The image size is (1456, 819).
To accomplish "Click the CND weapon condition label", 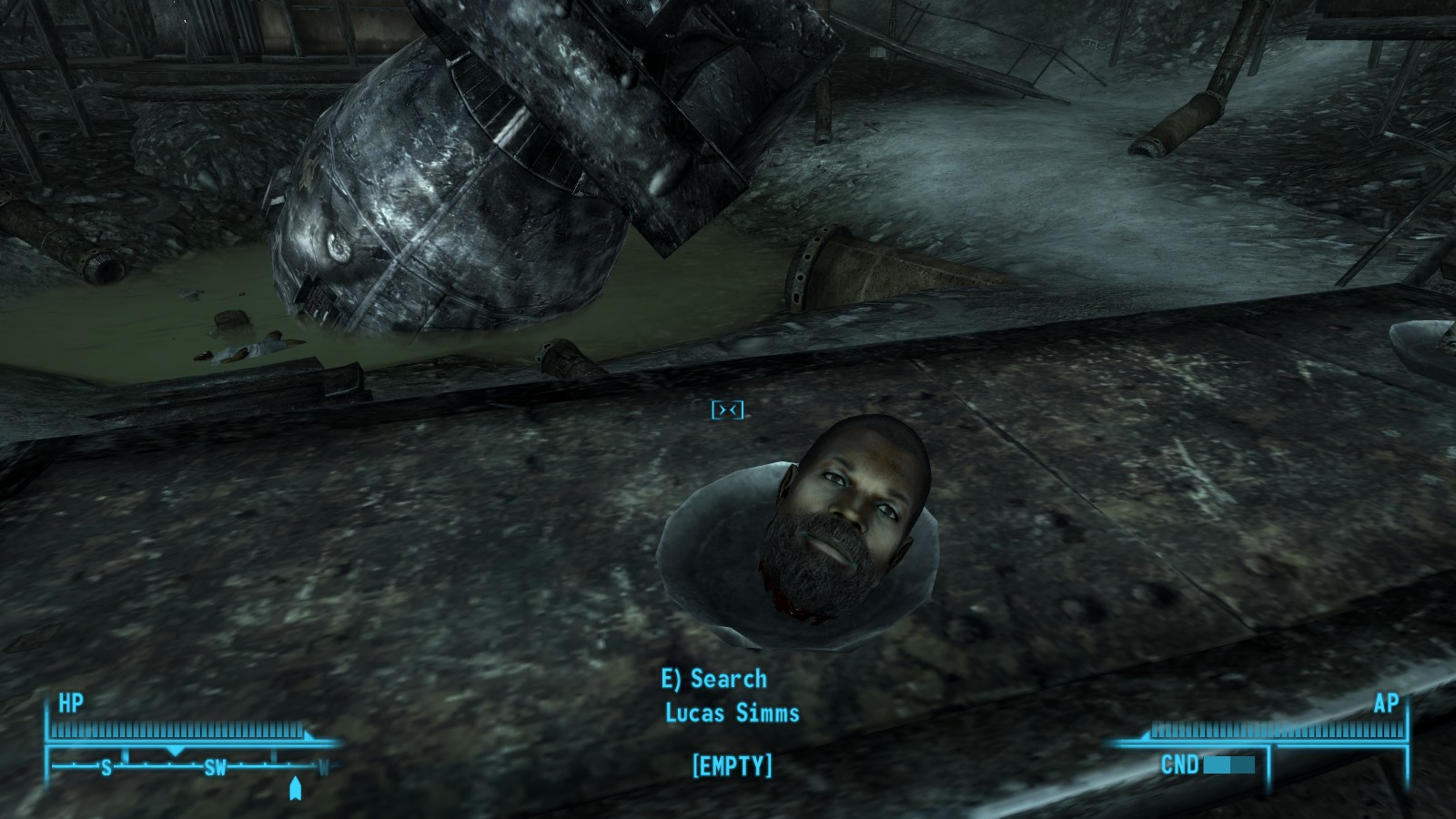I will [1180, 764].
